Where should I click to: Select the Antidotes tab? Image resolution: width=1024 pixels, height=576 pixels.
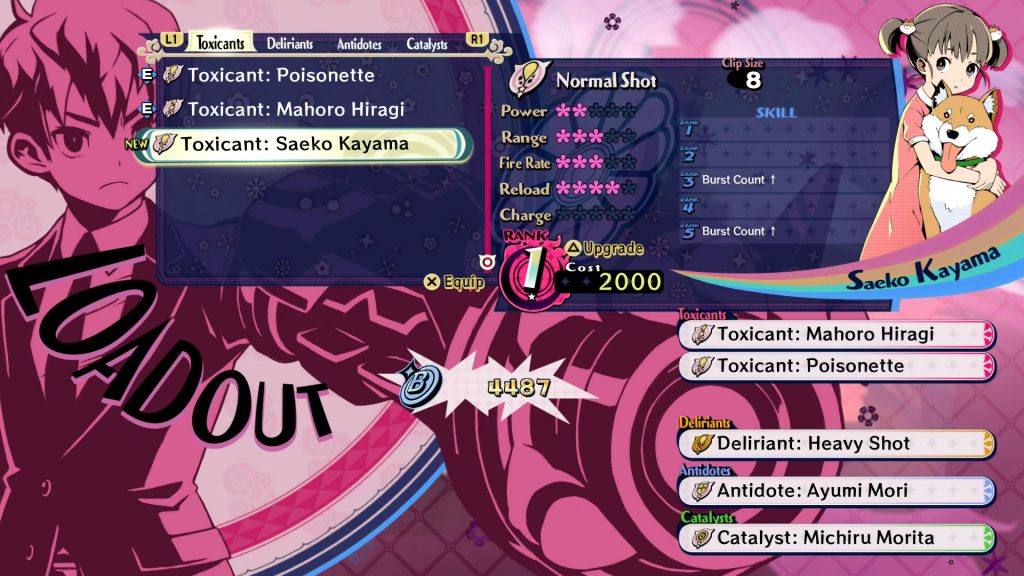(359, 44)
